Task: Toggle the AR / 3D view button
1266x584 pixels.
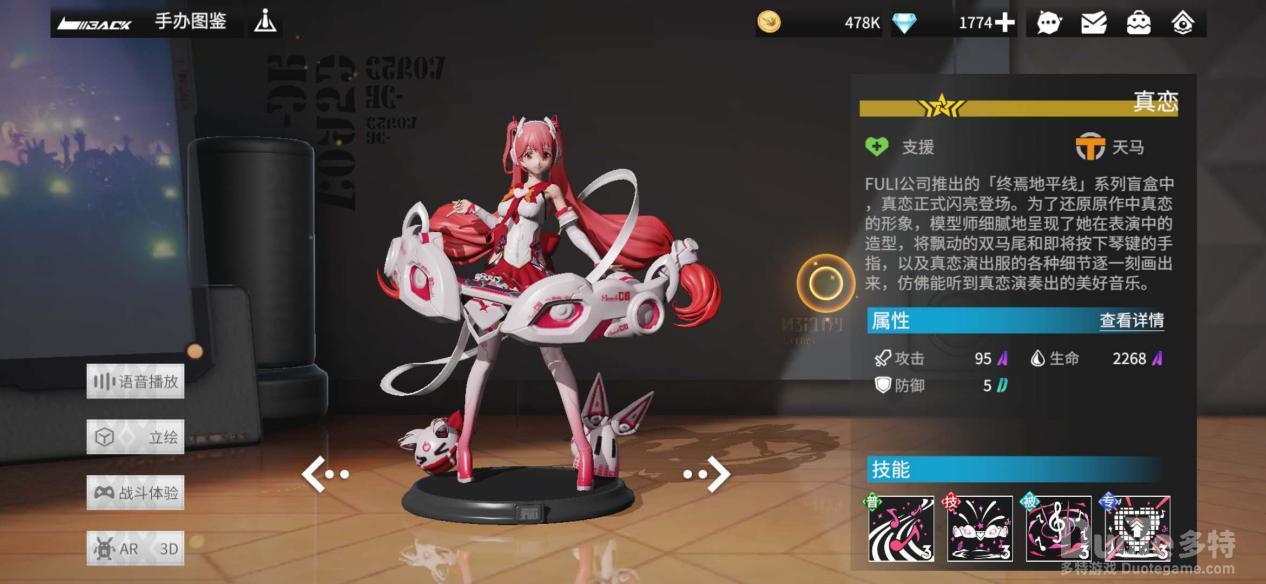Action: [x=135, y=548]
